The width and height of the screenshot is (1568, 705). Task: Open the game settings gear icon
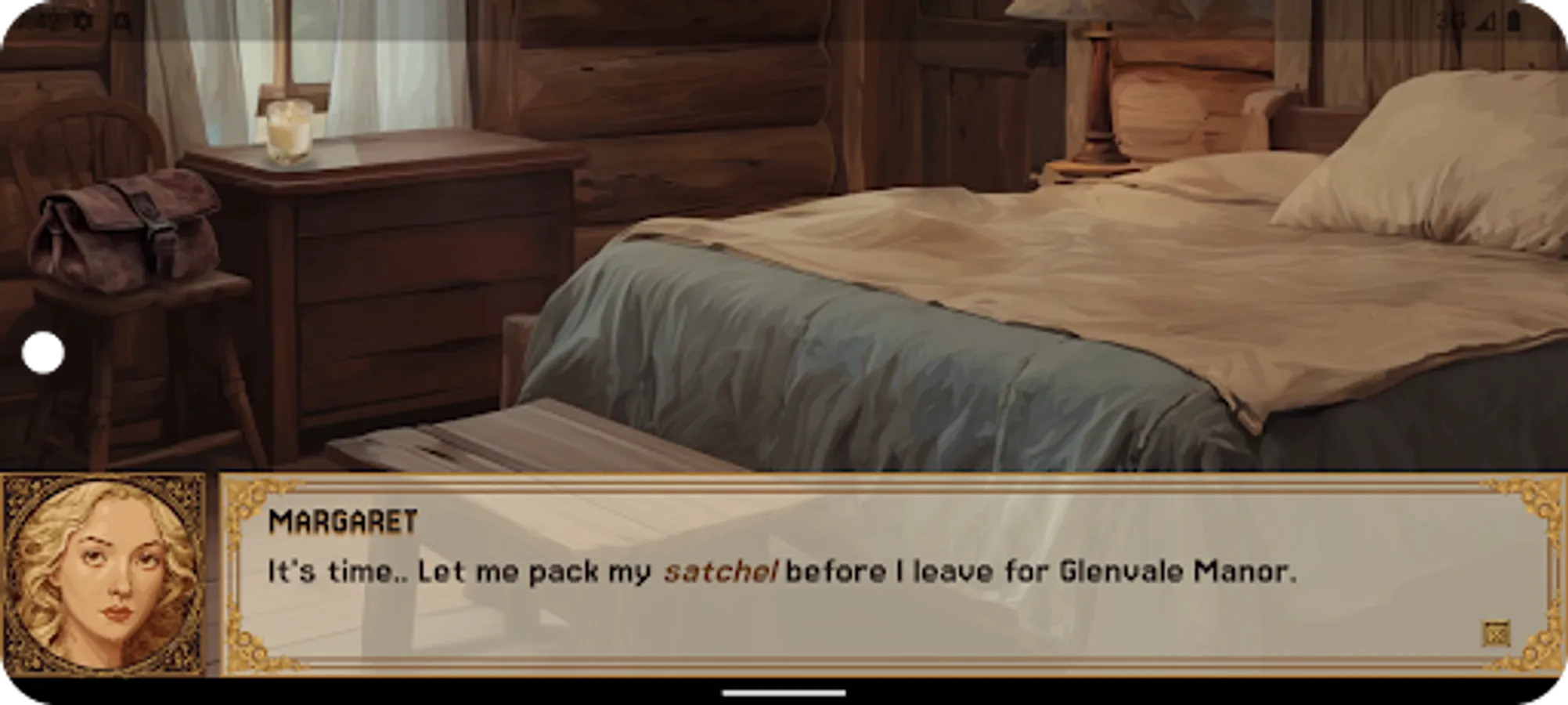82,20
